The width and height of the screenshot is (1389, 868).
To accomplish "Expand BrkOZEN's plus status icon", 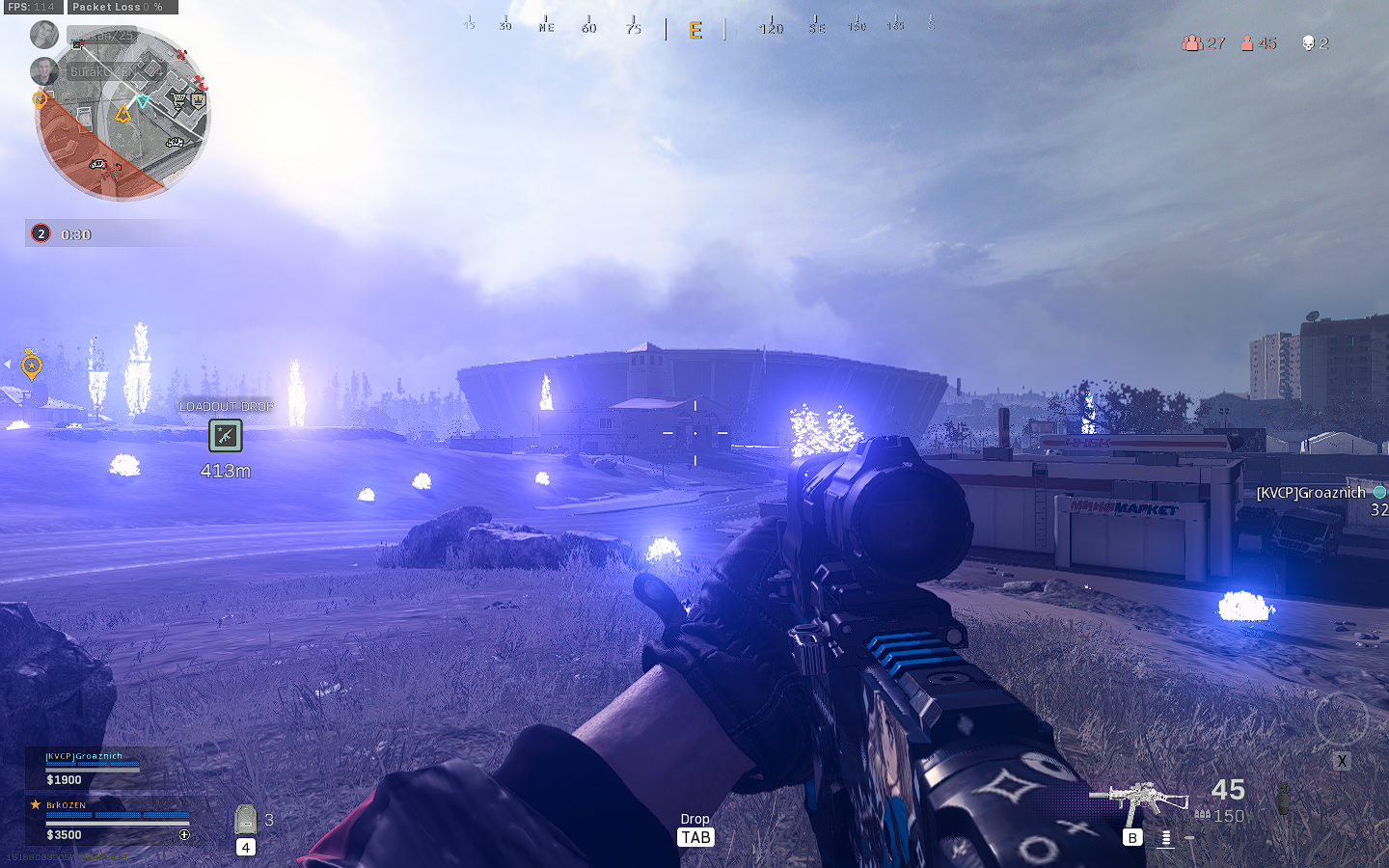I will [x=185, y=834].
